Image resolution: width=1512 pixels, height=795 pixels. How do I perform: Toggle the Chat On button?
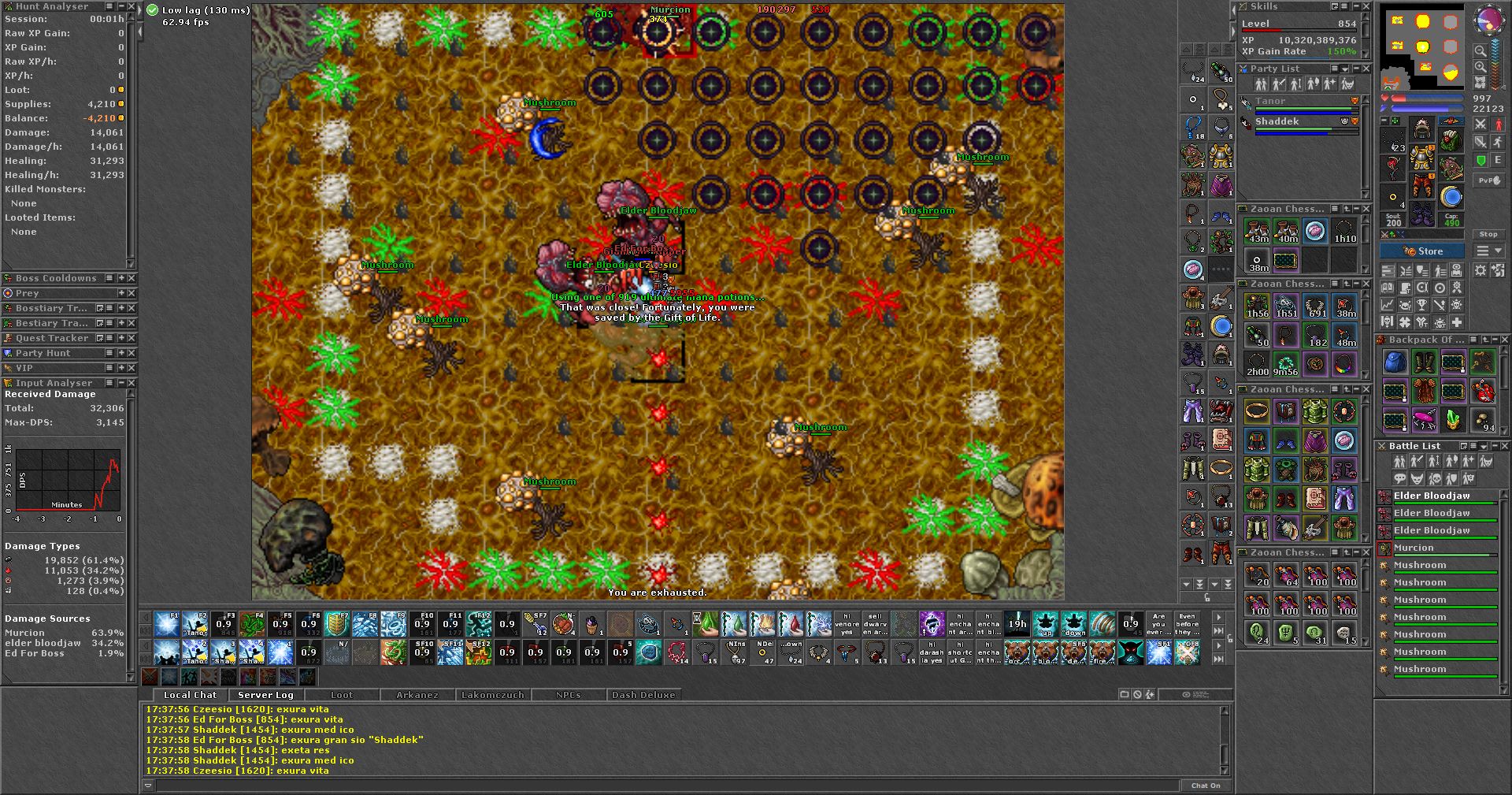click(x=1205, y=786)
